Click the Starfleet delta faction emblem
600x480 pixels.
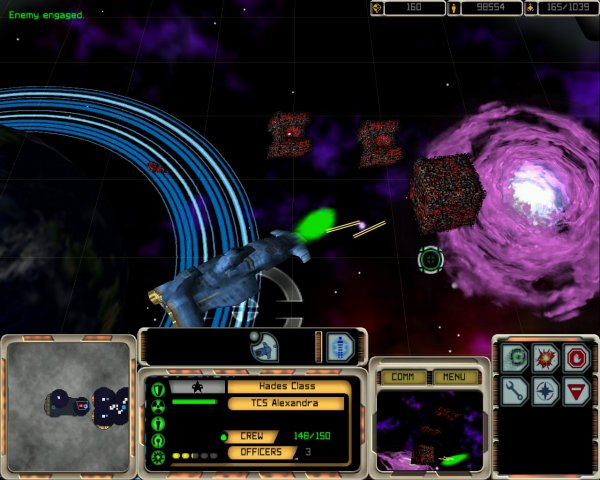coord(196,386)
